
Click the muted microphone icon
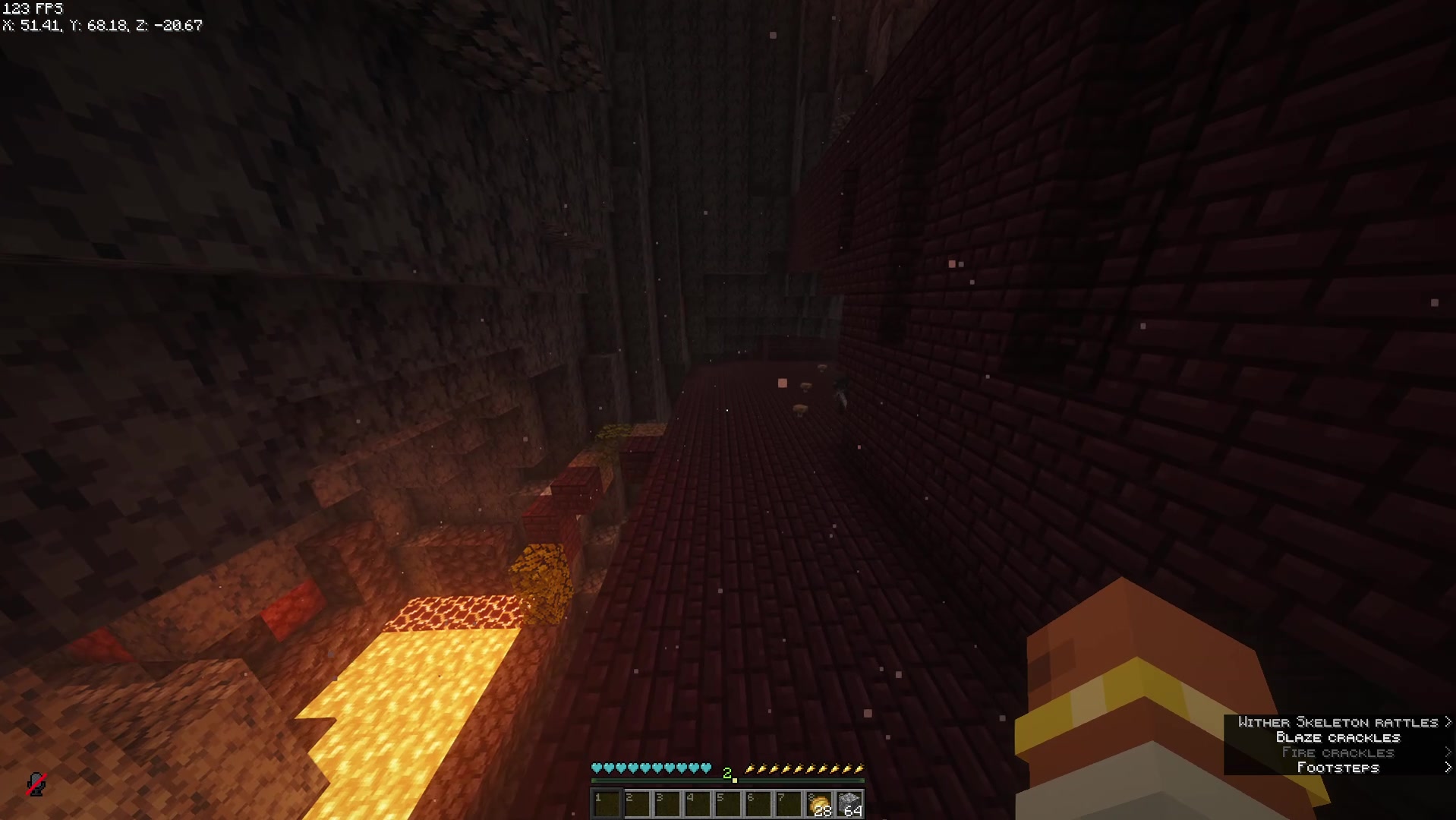pos(36,783)
